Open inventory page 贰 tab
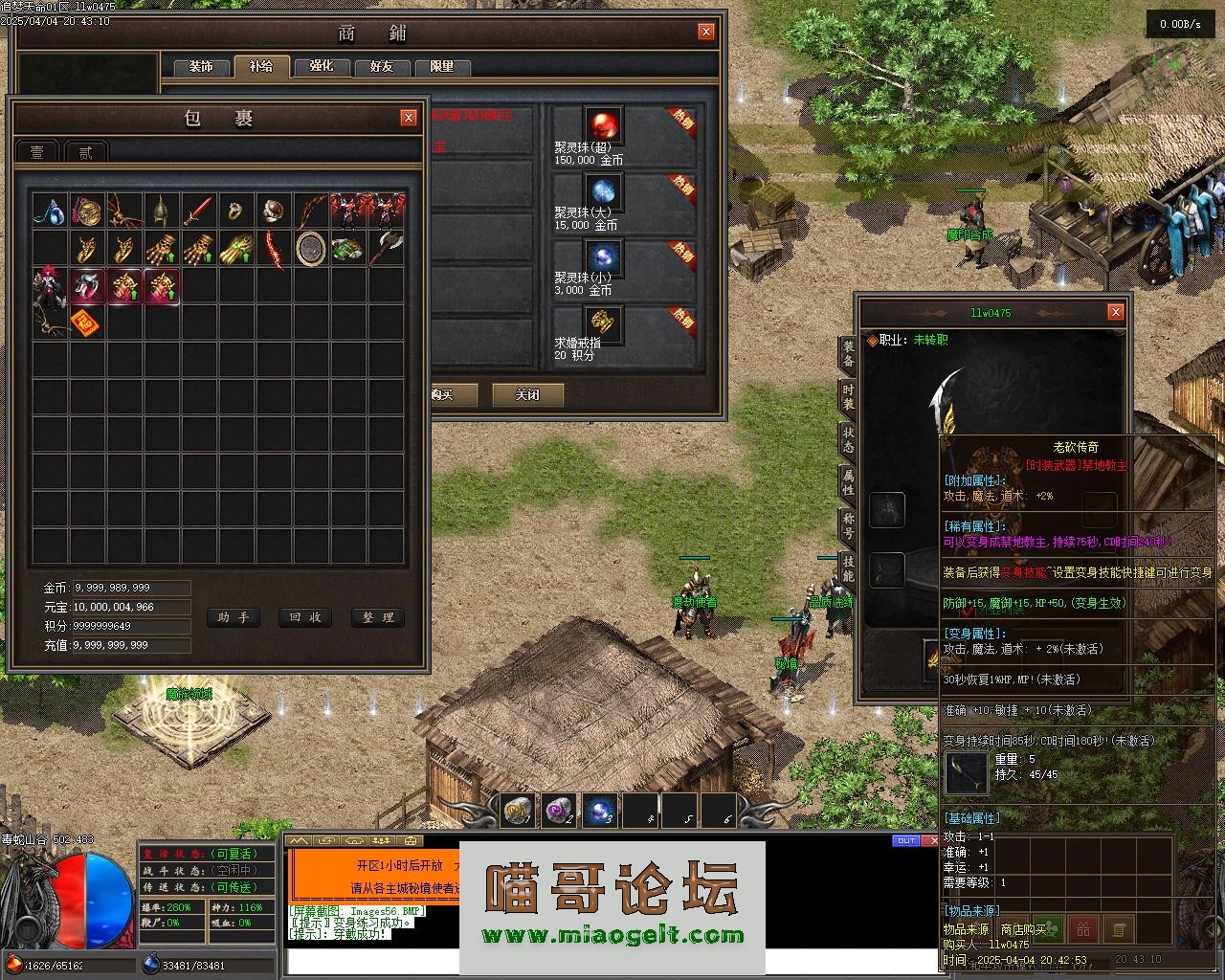The image size is (1225, 980). 86,152
